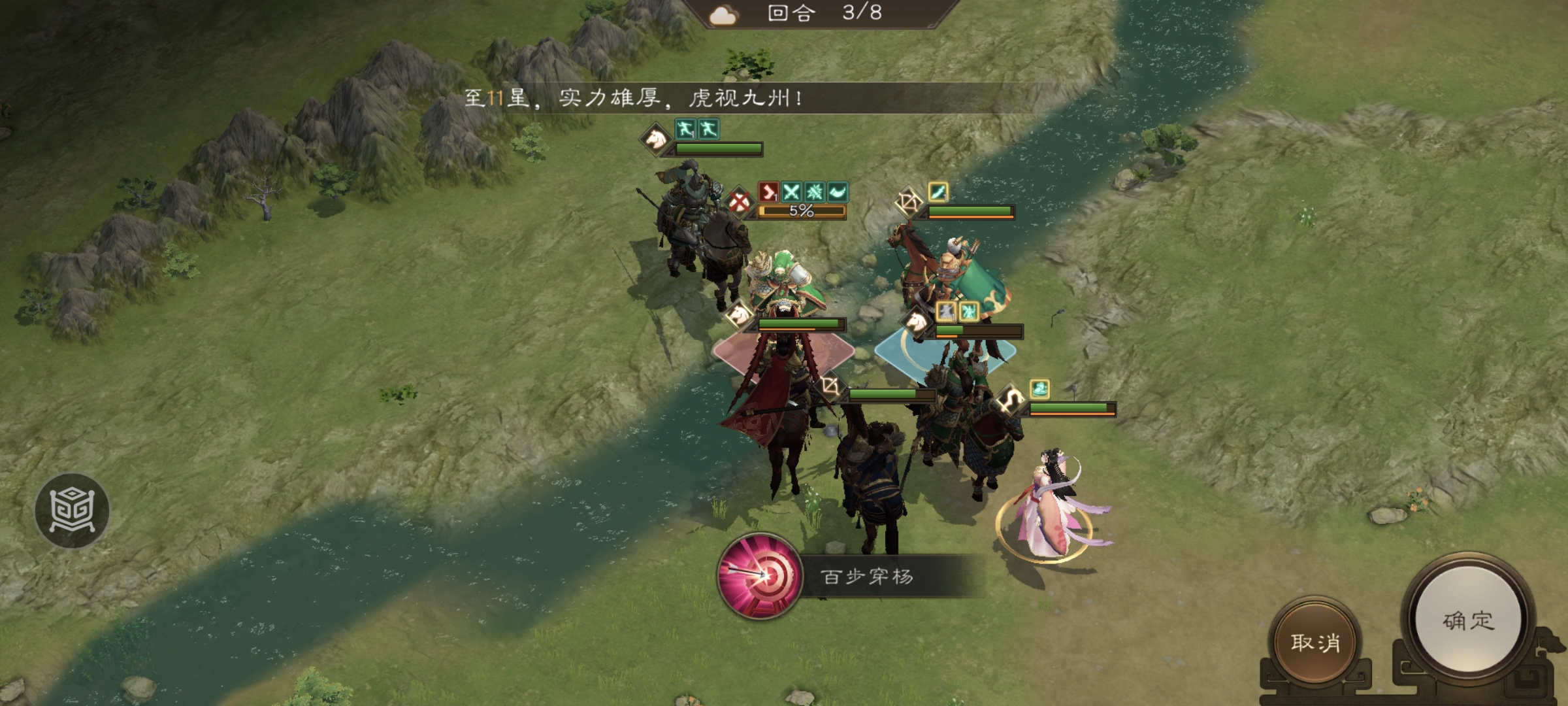Screen dimensions: 1568x706
Task: Select the glowing S-shaped unit emblem
Action: 1011,398
